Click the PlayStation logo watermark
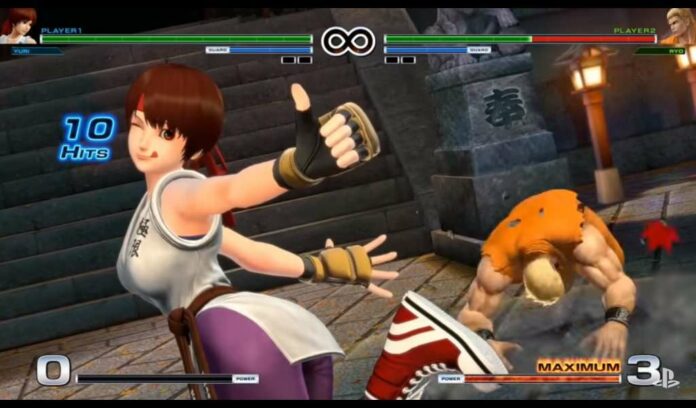The height and width of the screenshot is (408, 696). [x=666, y=376]
